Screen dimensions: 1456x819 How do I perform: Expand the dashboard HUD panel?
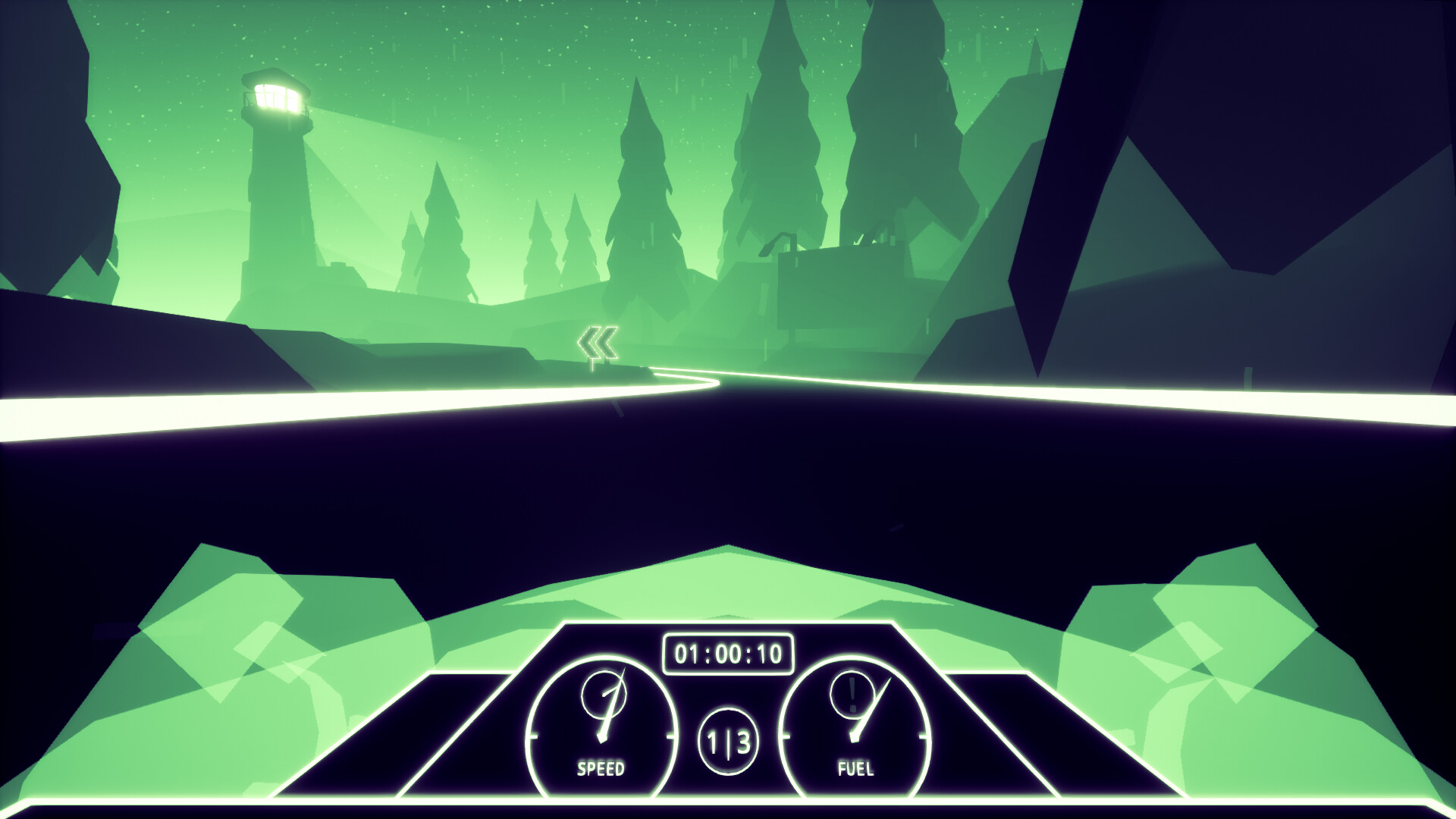(x=728, y=720)
